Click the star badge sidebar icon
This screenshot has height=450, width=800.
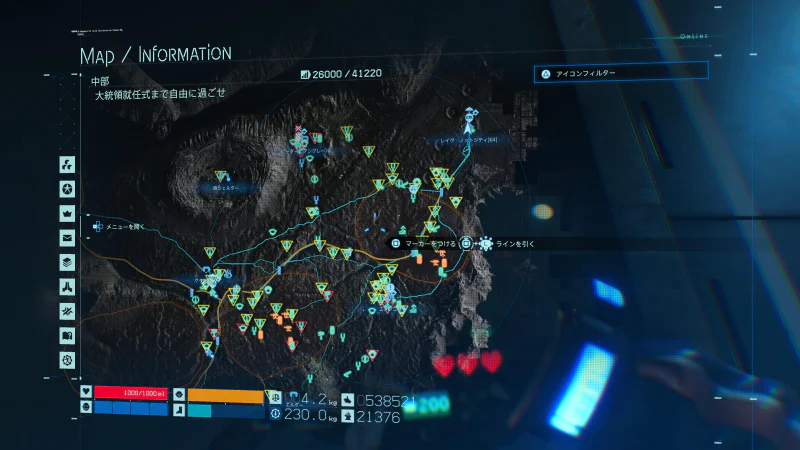pos(68,189)
